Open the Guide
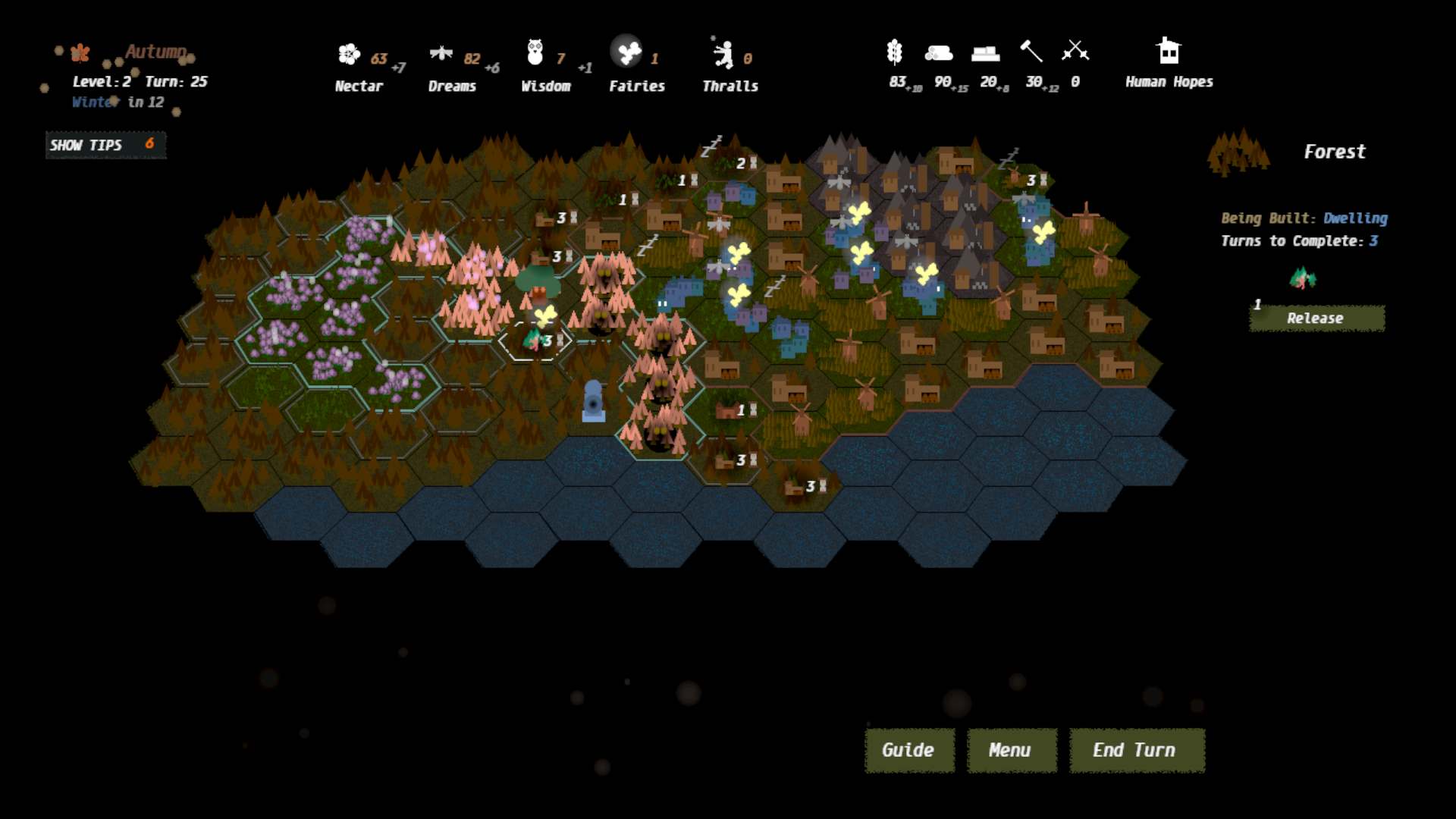This screenshot has height=819, width=1456. coord(908,750)
